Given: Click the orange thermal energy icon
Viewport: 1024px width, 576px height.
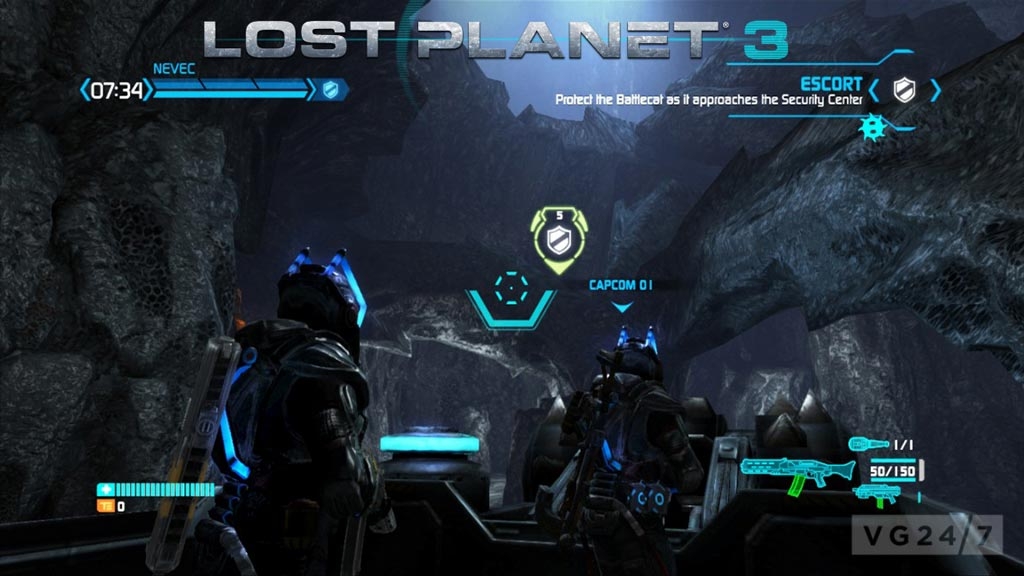Looking at the screenshot, I should [x=103, y=506].
